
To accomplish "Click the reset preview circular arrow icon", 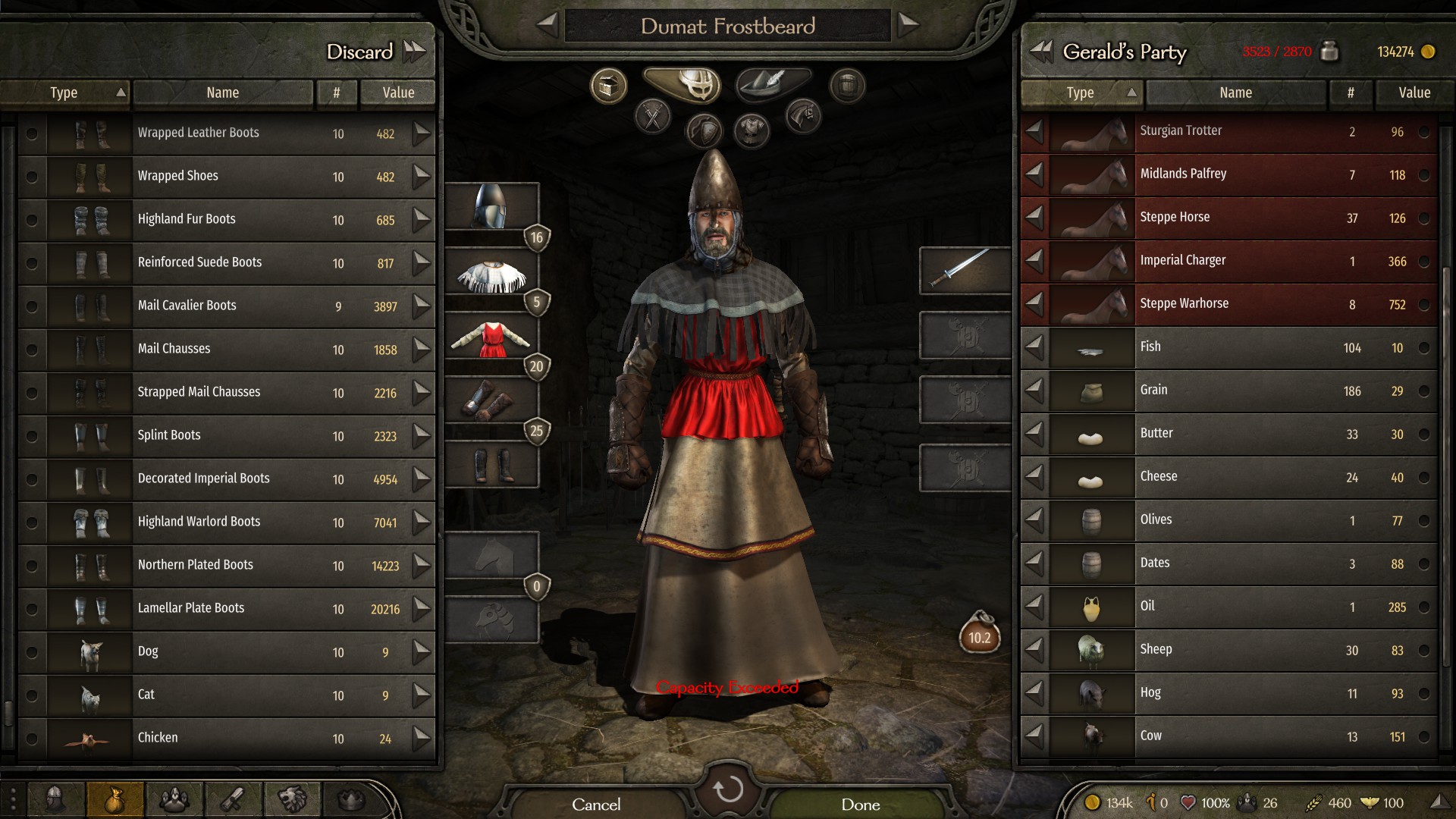I will click(x=728, y=789).
